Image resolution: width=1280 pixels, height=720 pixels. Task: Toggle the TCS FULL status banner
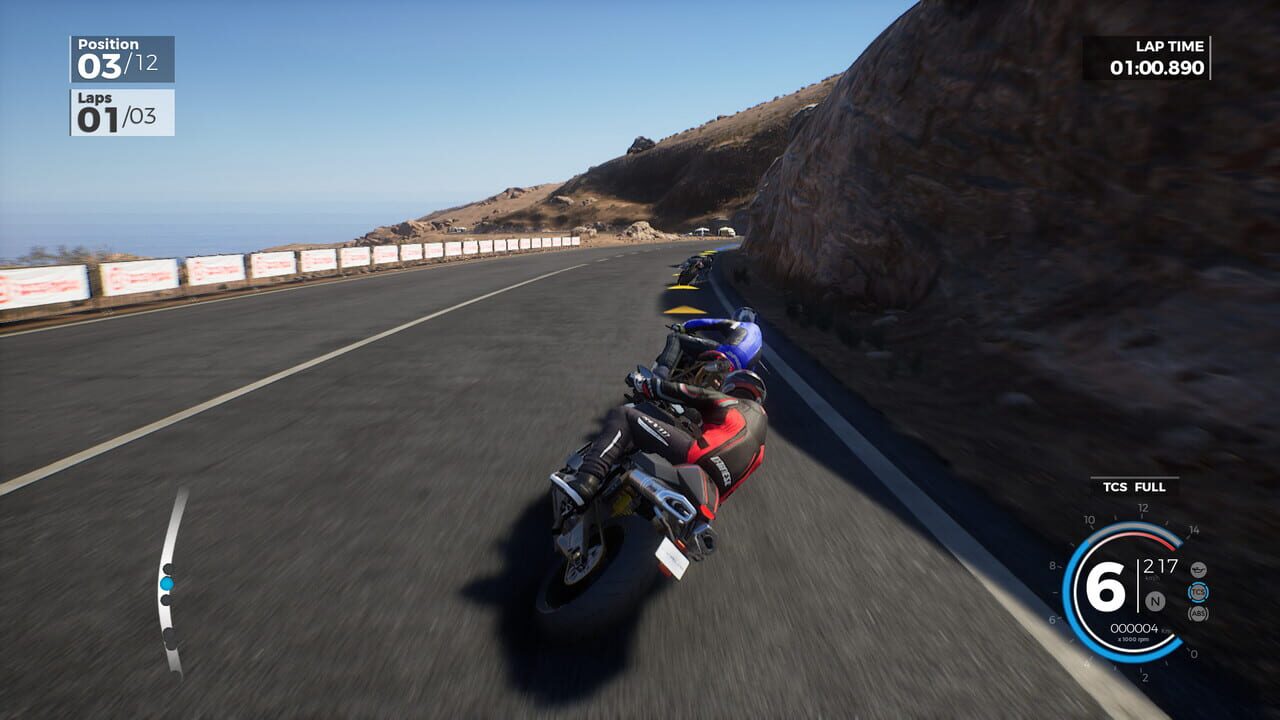pos(1135,487)
